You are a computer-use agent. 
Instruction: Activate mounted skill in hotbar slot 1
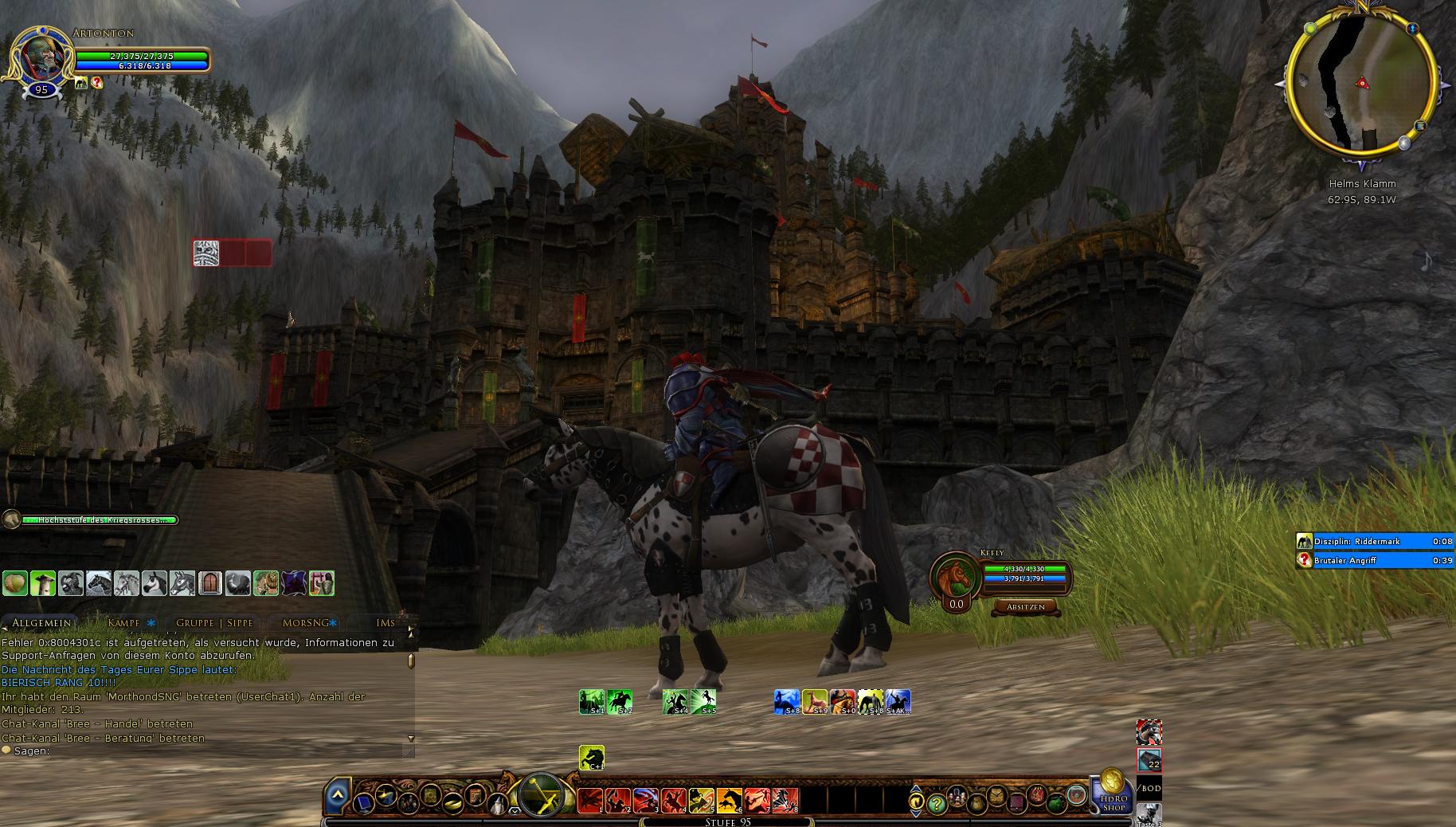tap(590, 799)
